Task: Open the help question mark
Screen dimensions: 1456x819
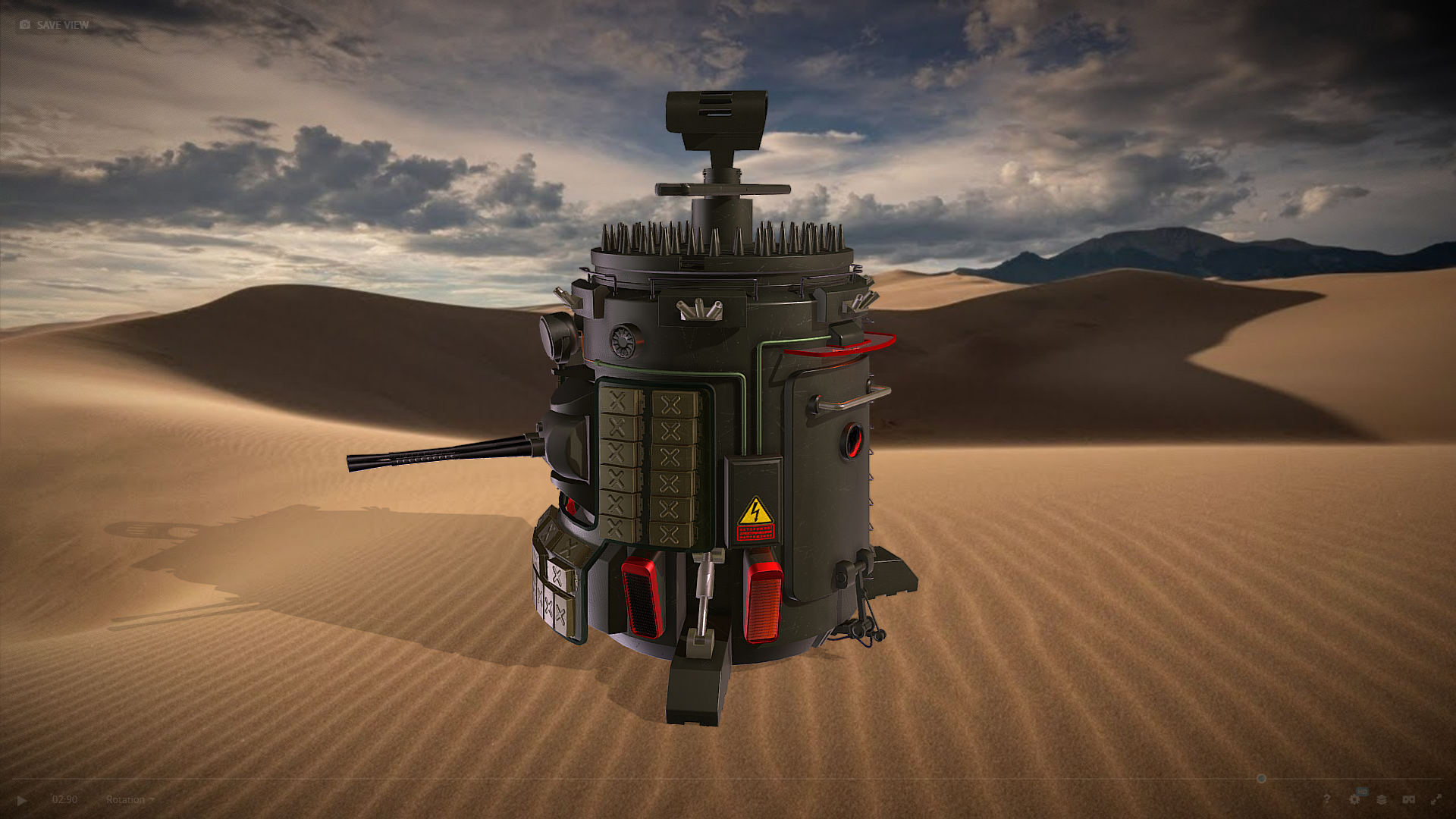Action: coord(1326,799)
